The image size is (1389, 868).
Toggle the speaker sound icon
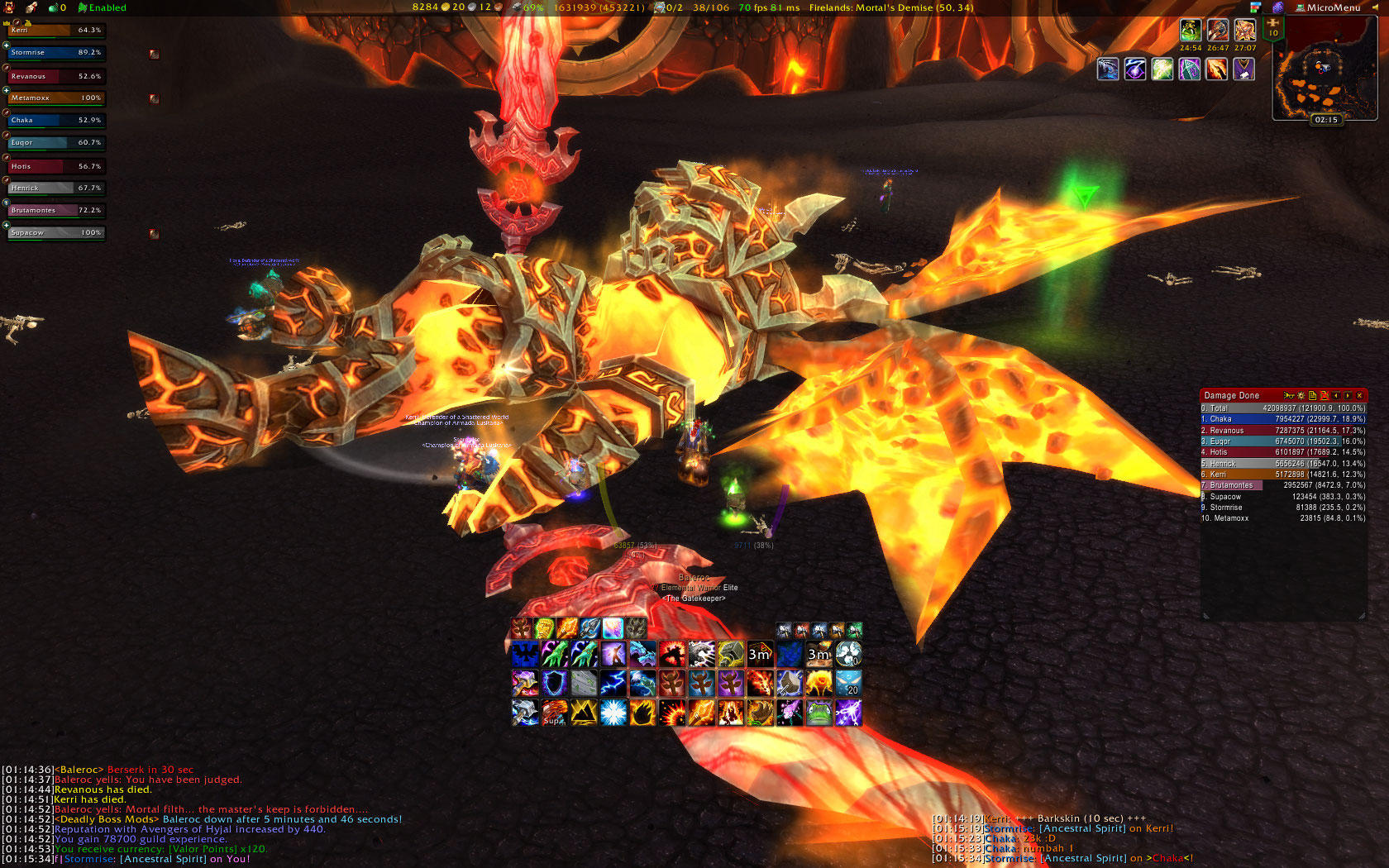point(1375,7)
